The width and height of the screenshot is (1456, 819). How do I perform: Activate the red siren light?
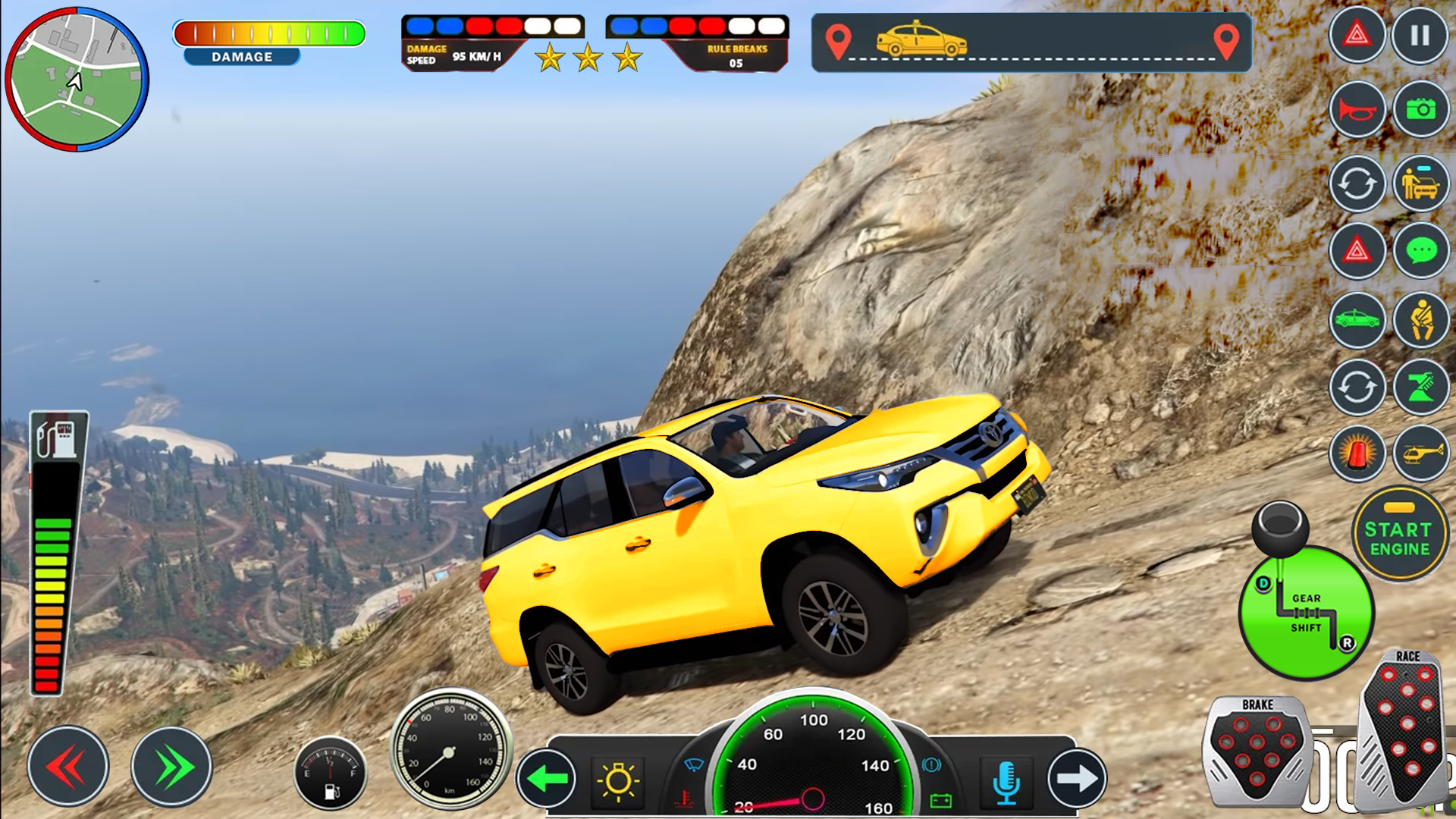[x=1357, y=453]
